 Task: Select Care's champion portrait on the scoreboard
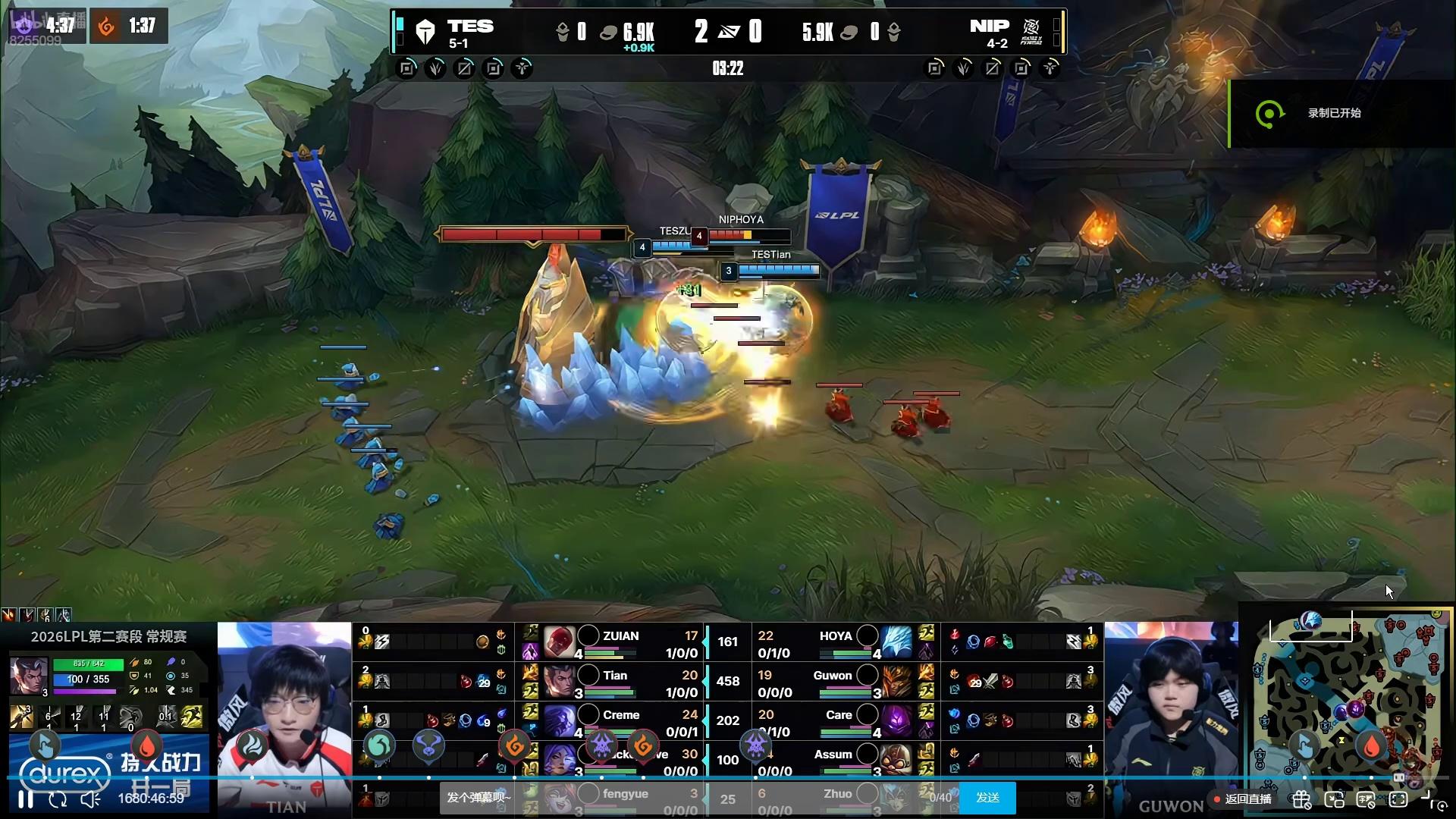(x=896, y=720)
